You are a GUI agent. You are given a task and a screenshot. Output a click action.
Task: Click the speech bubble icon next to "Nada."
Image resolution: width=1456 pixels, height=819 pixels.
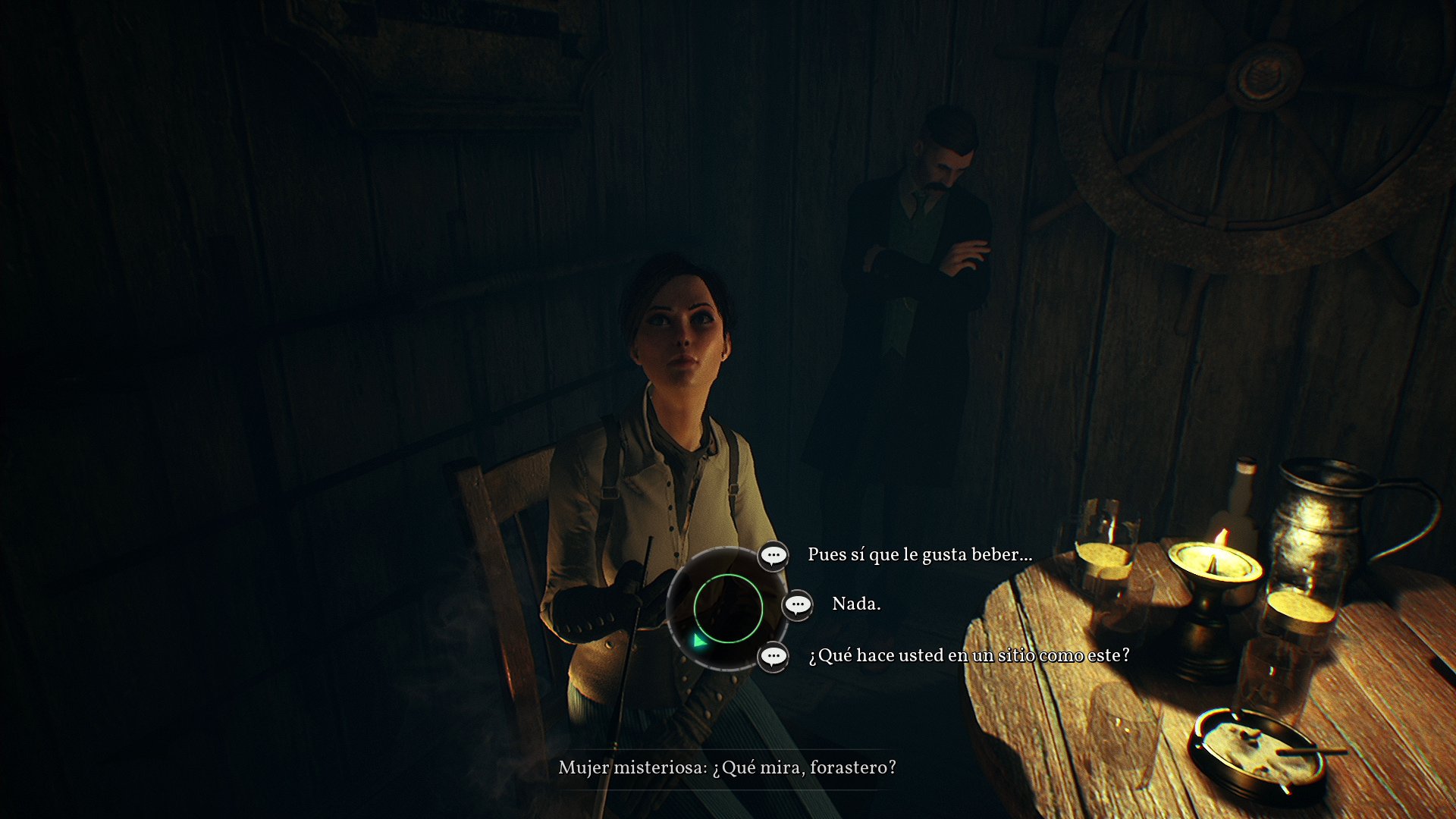click(798, 606)
